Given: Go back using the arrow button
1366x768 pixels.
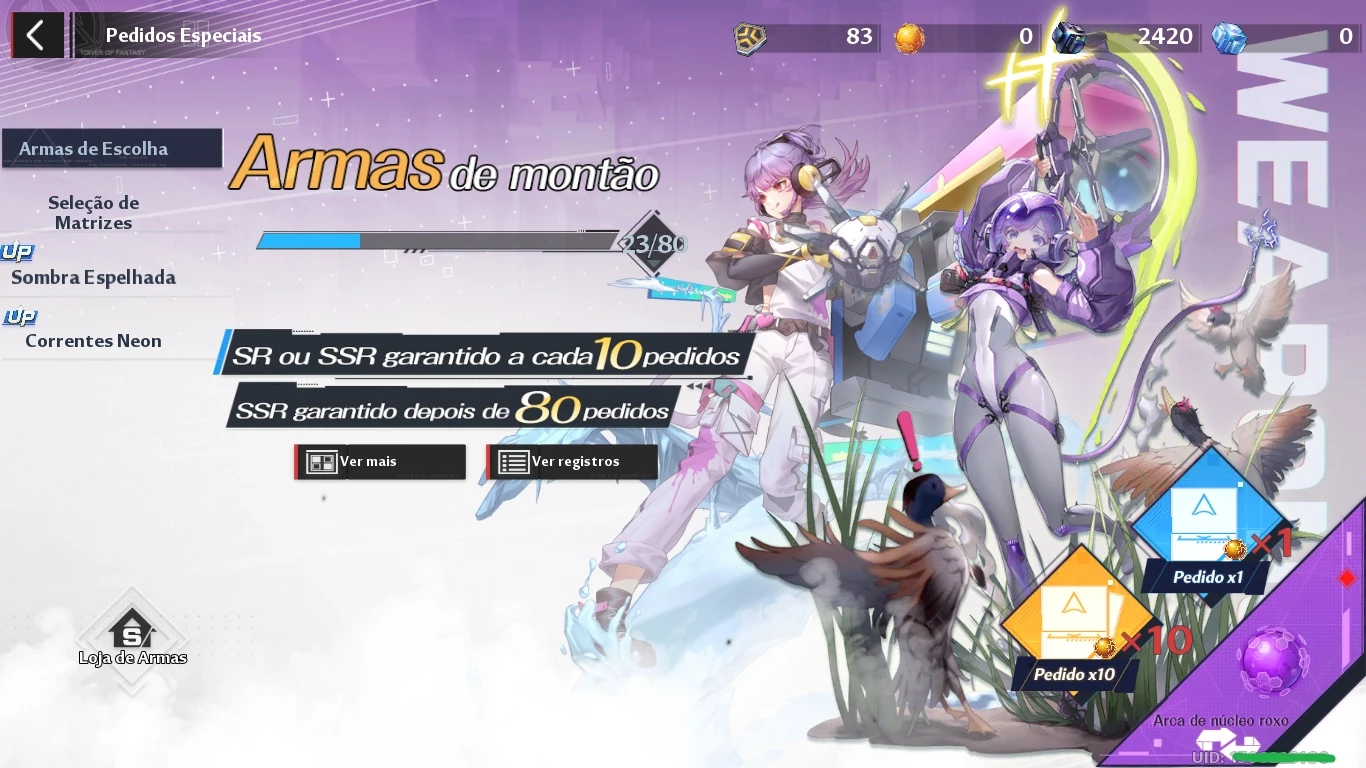Looking at the screenshot, I should click(x=37, y=35).
